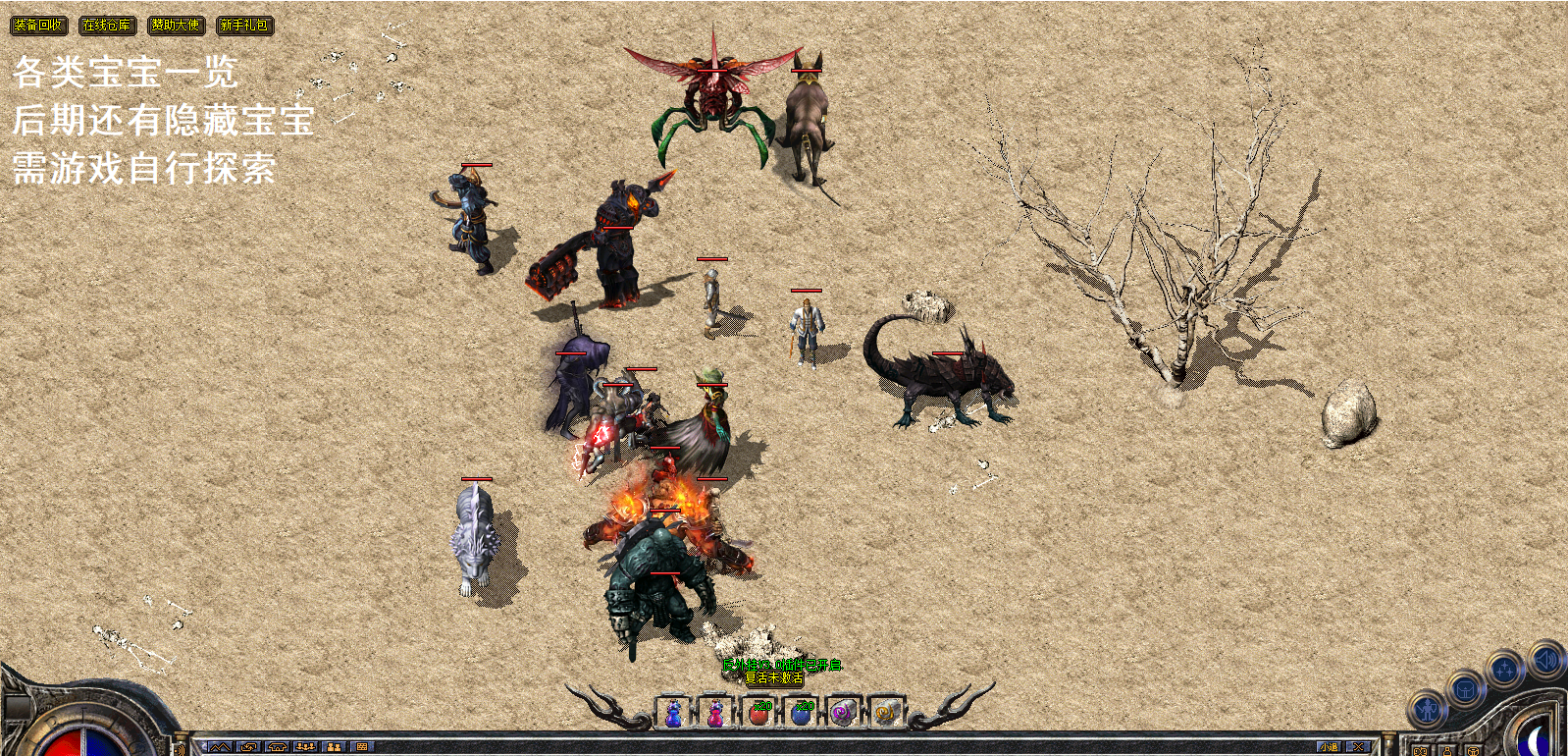This screenshot has height=756, width=1568.
Task: Open the character equipment panel icon
Action: click(1429, 708)
